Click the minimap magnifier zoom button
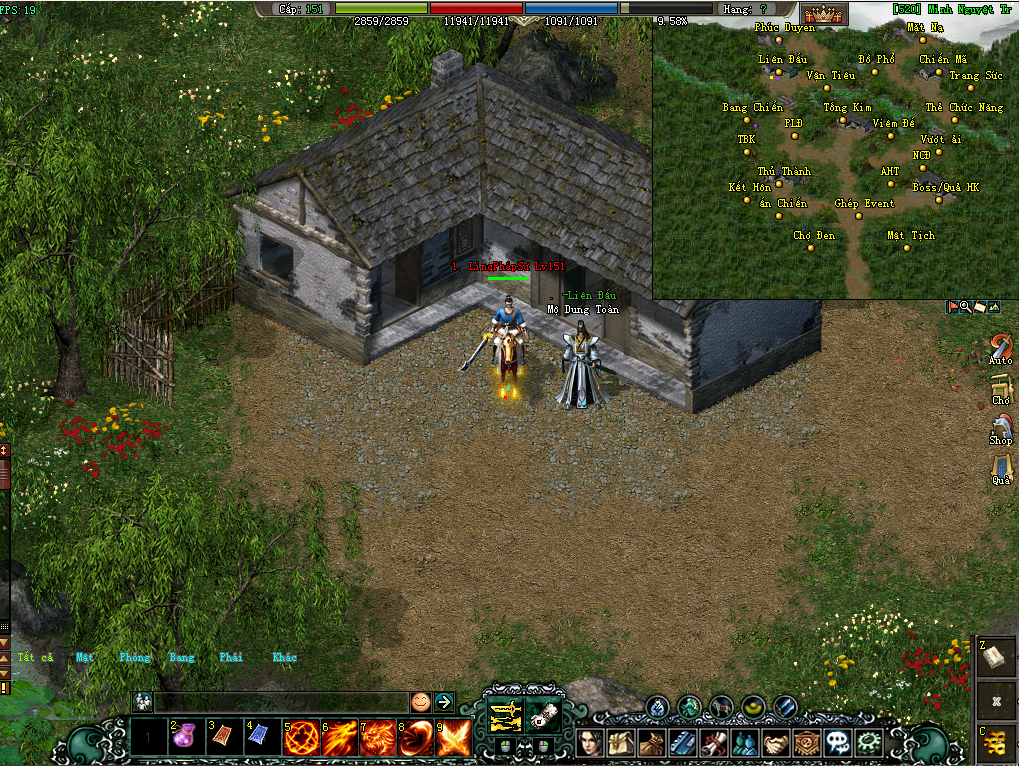 point(965,307)
